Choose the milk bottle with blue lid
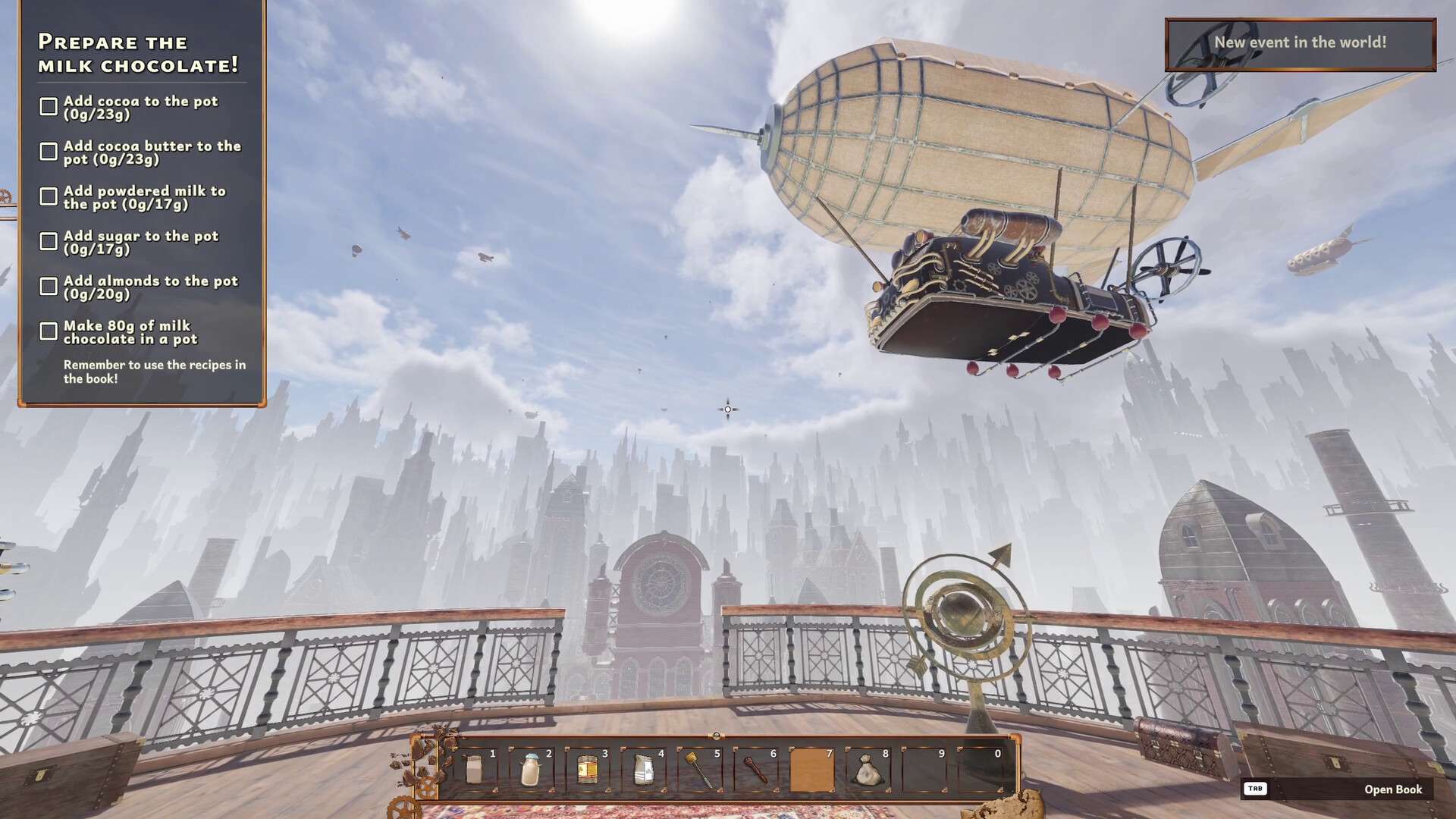Viewport: 1456px width, 819px height. tap(531, 770)
